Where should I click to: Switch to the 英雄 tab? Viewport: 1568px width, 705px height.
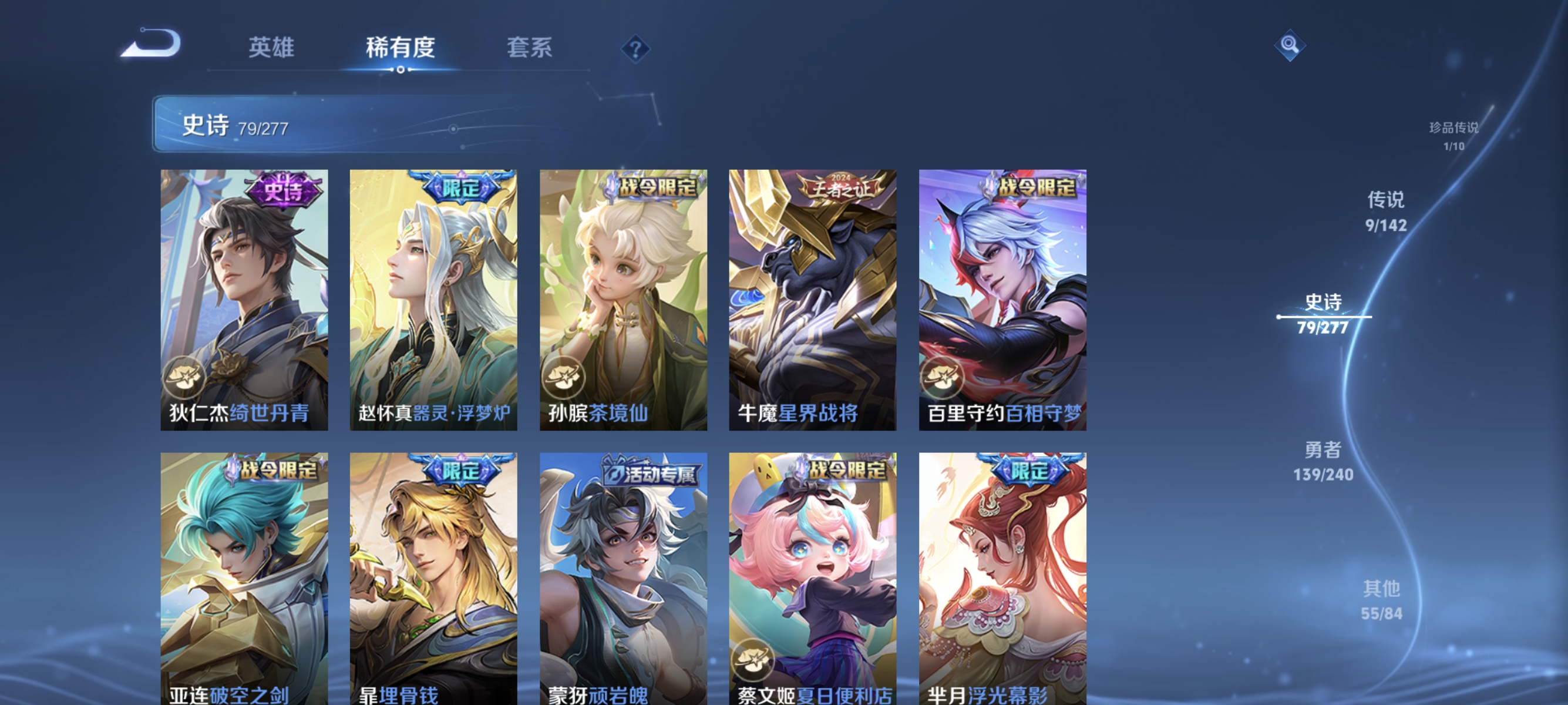click(x=271, y=48)
